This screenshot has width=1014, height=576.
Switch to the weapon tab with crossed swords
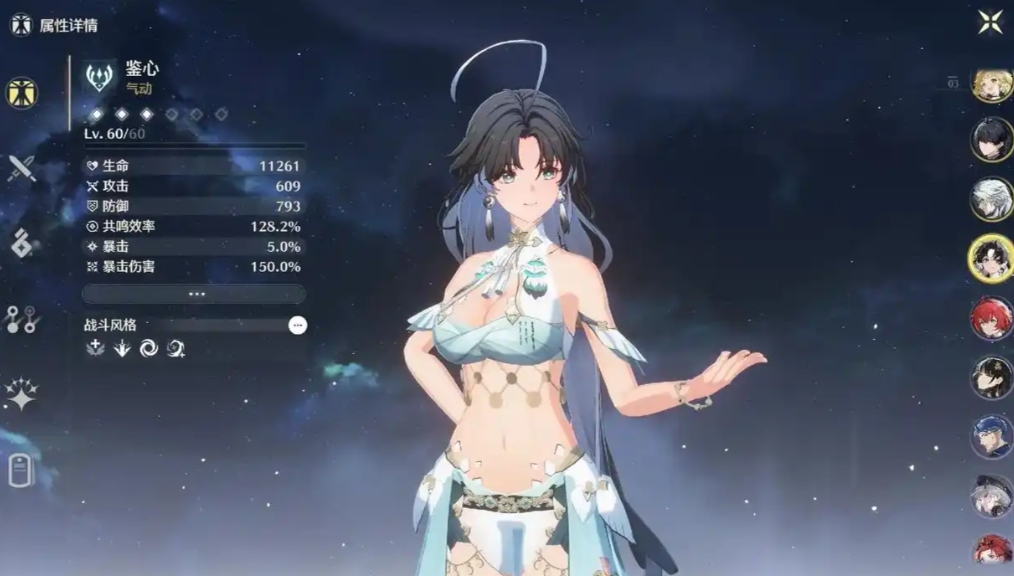pos(21,168)
